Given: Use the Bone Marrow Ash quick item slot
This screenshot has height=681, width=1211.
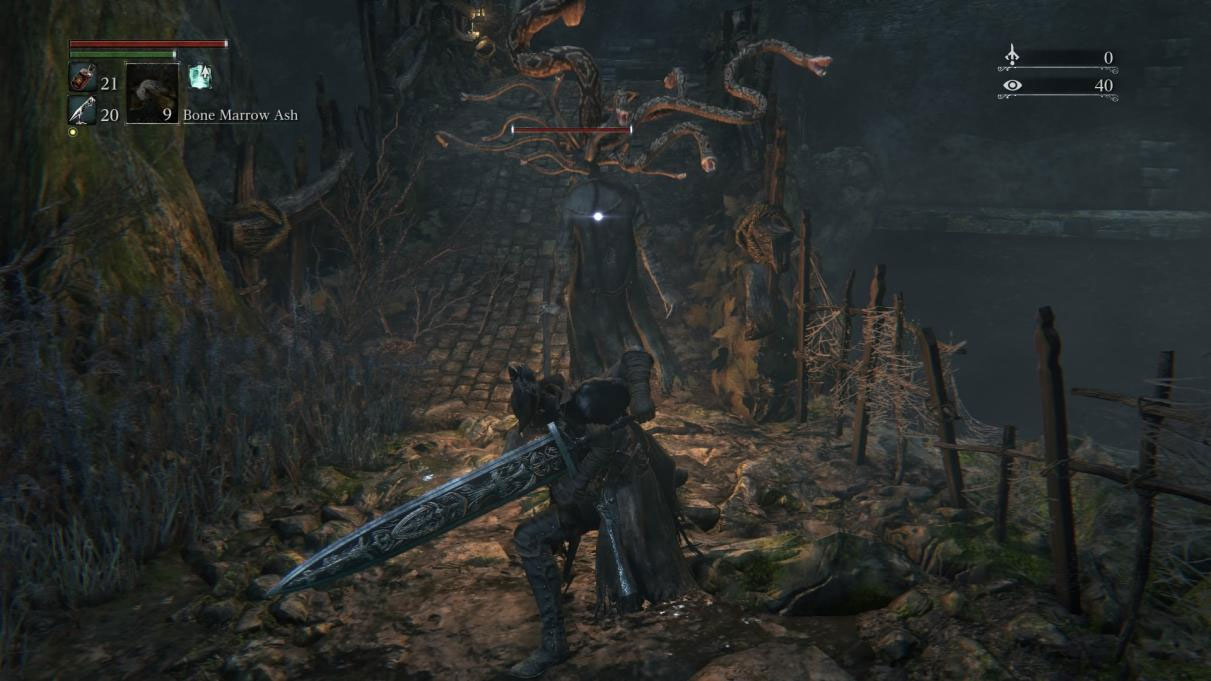Looking at the screenshot, I should 152,93.
